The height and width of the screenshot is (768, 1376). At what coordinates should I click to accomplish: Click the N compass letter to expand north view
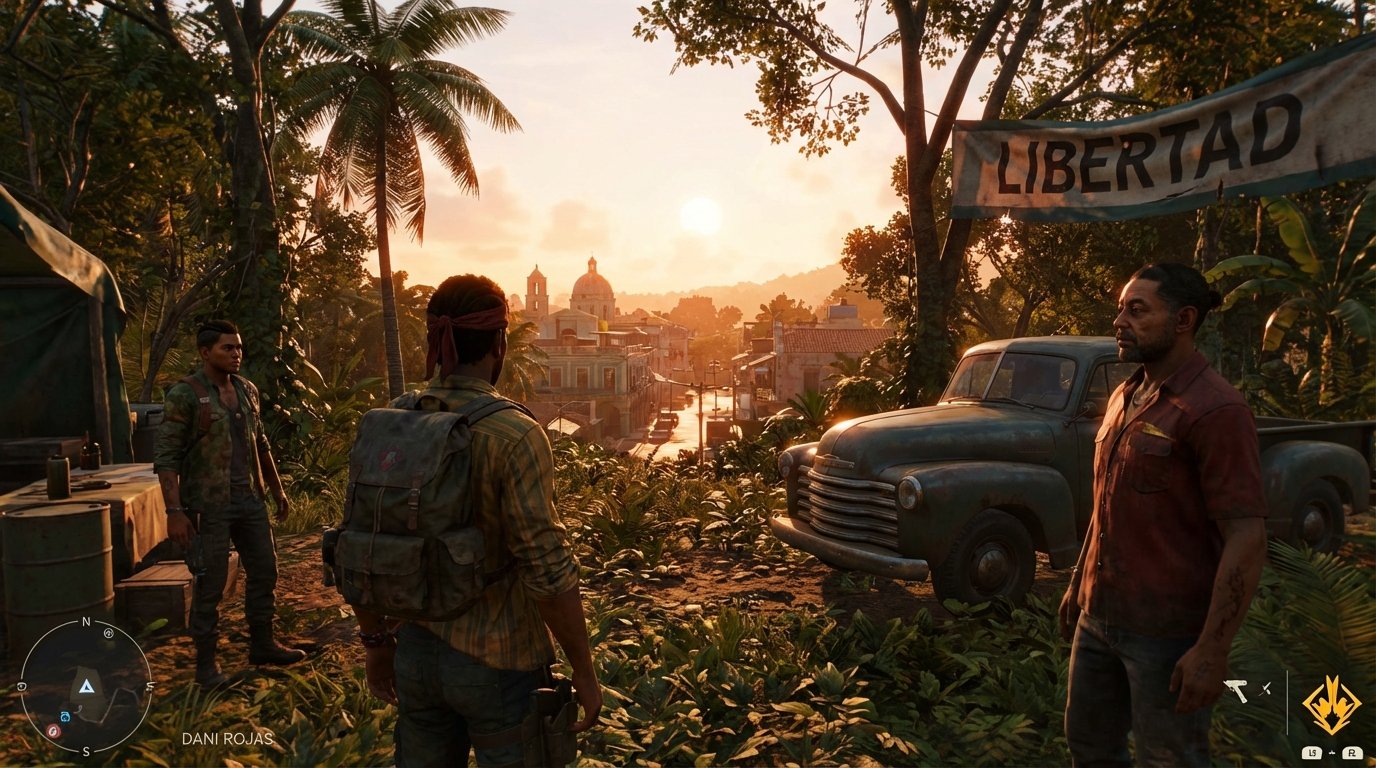pos(86,621)
